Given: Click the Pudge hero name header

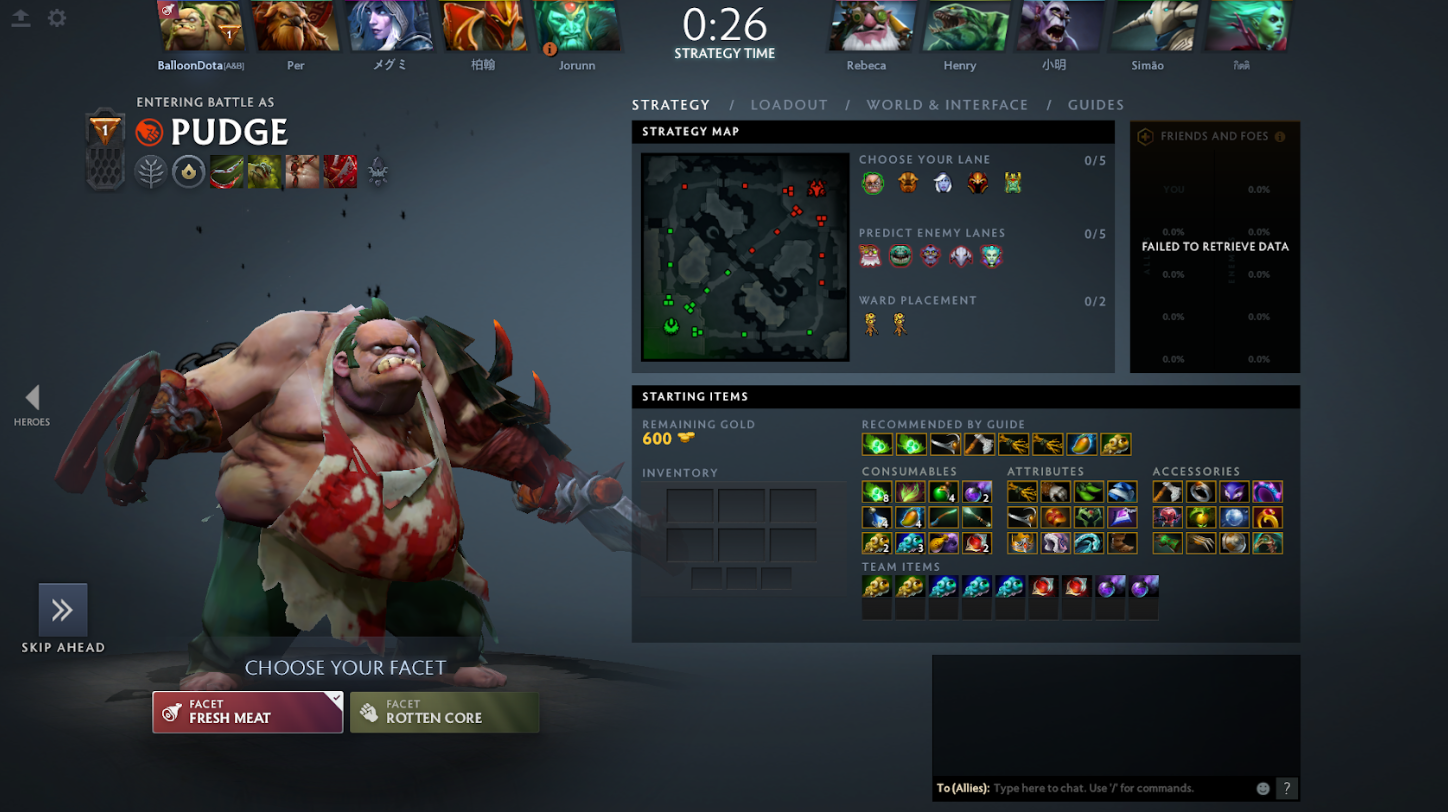Looking at the screenshot, I should tap(229, 132).
